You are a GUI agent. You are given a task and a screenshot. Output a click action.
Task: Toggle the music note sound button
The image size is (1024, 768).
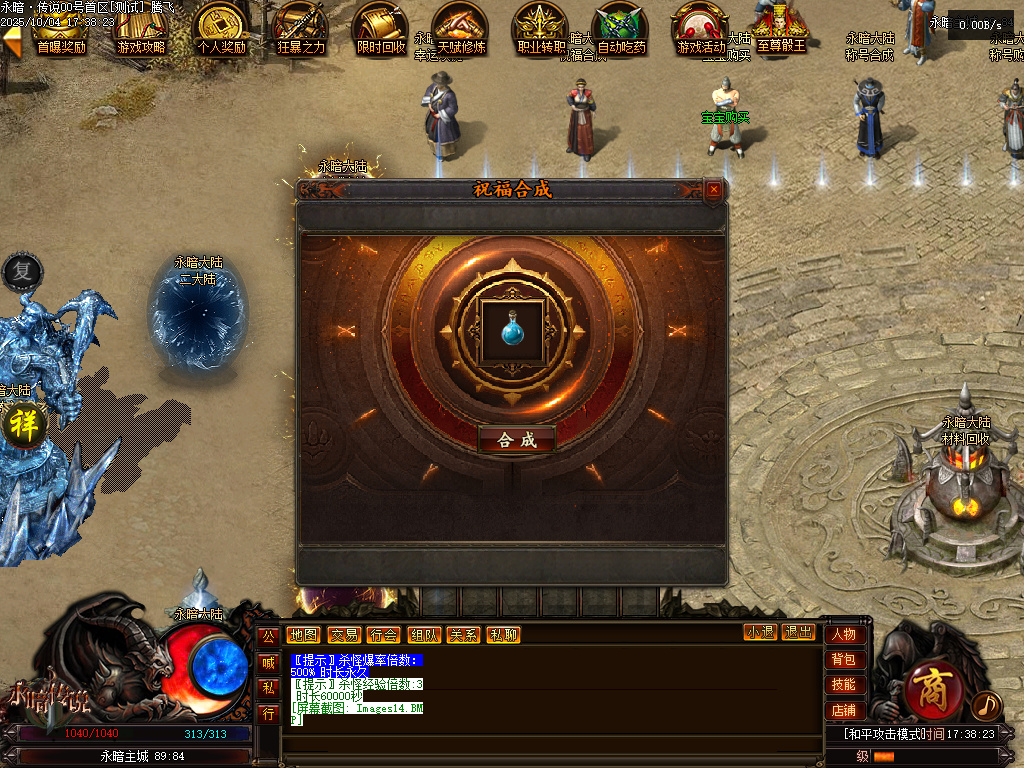click(x=986, y=706)
